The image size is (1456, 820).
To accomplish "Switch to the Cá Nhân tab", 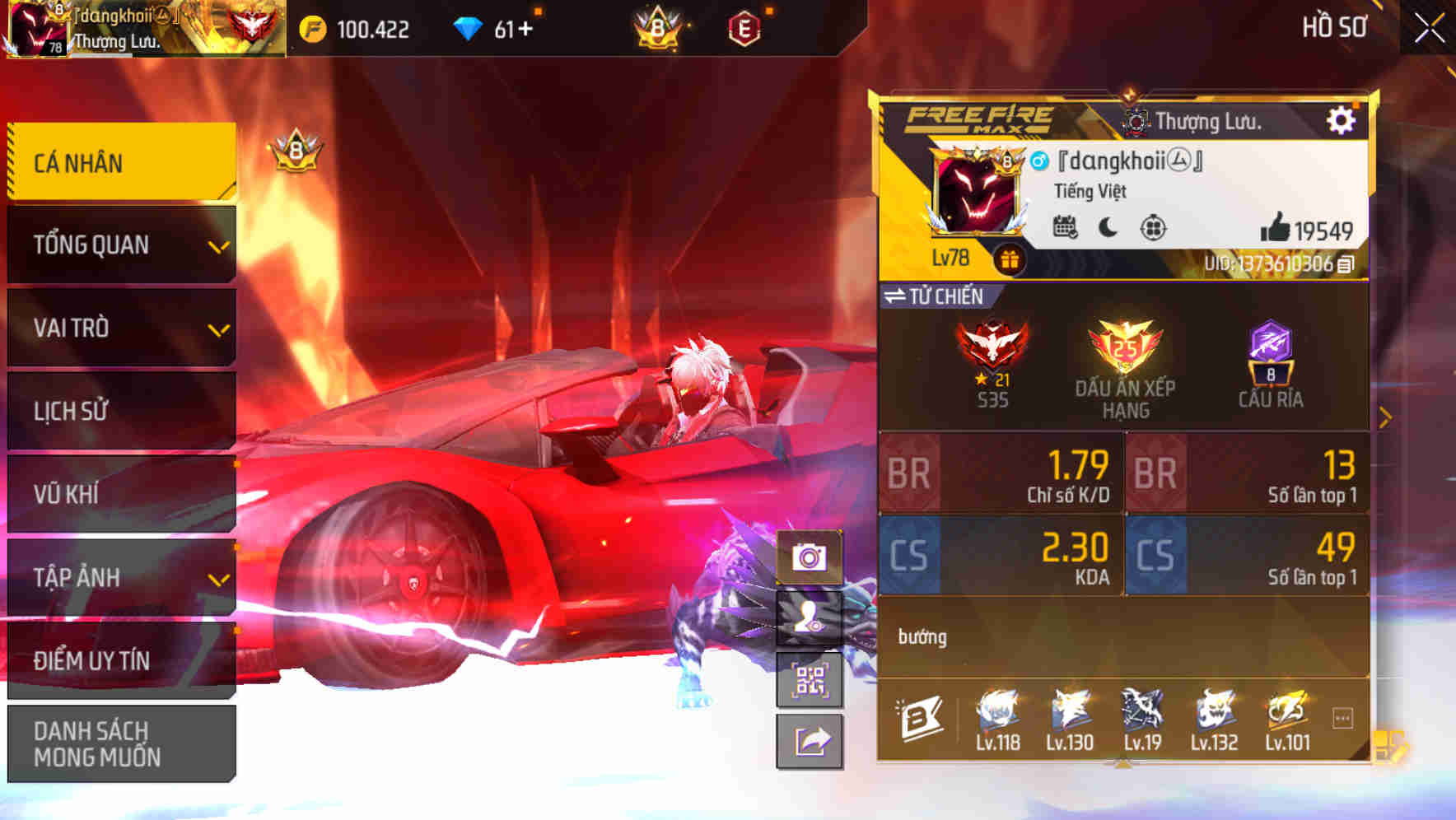I will [120, 162].
